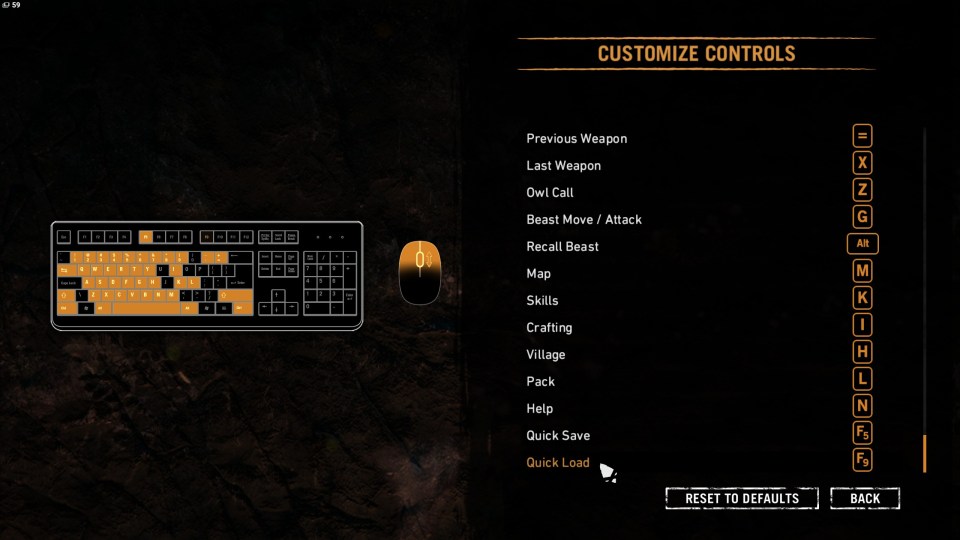Pick the Pack control entry
Viewport: 960px width, 540px height.
click(541, 381)
